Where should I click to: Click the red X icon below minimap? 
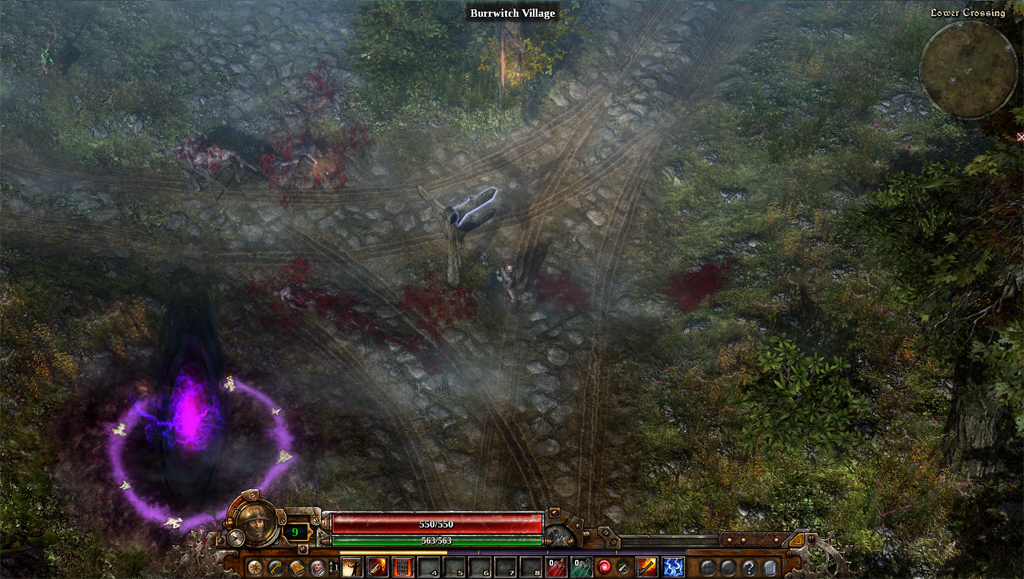coord(1020,136)
